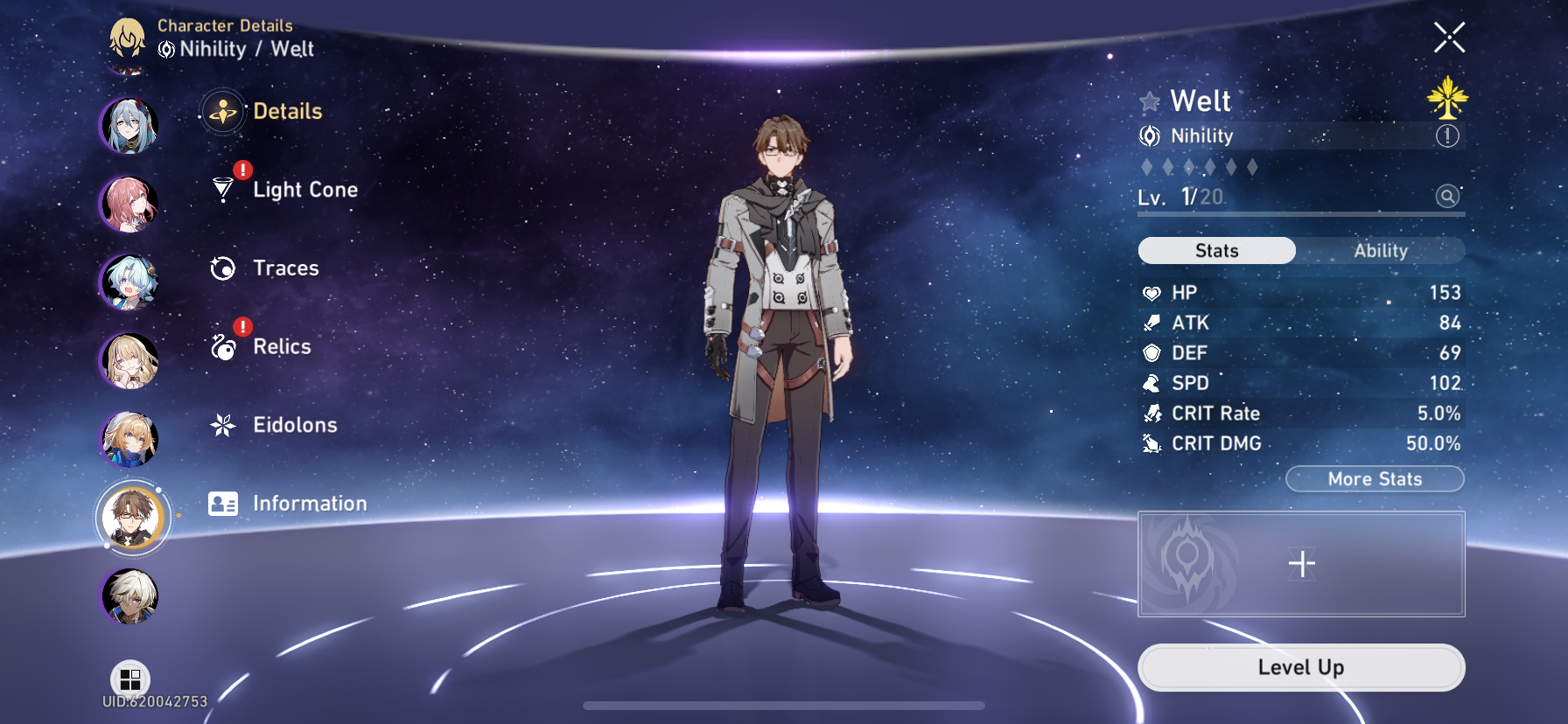Open the level preview magnifier
The image size is (1568, 724).
1447,196
